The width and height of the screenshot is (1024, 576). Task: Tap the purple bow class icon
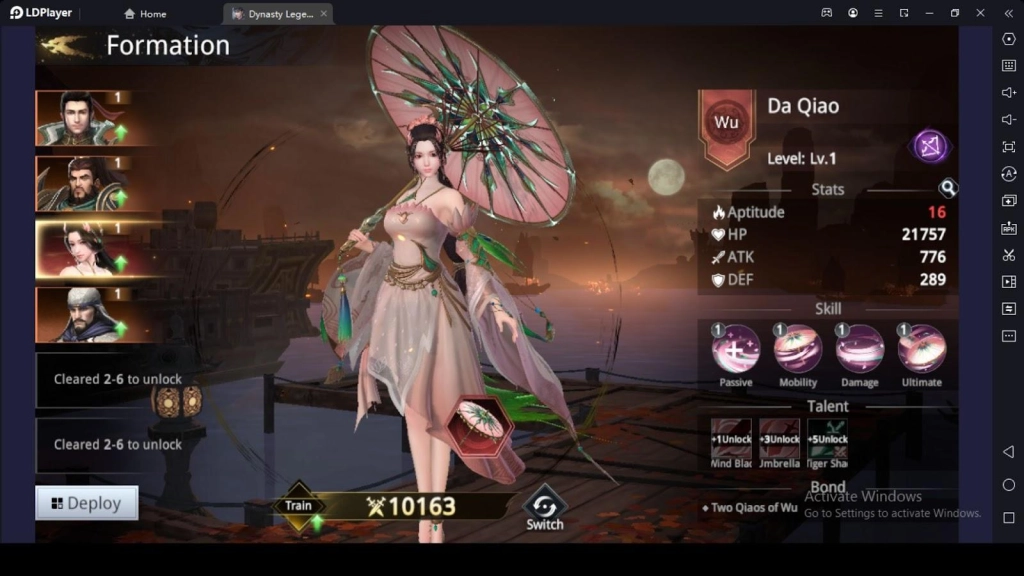(x=931, y=147)
